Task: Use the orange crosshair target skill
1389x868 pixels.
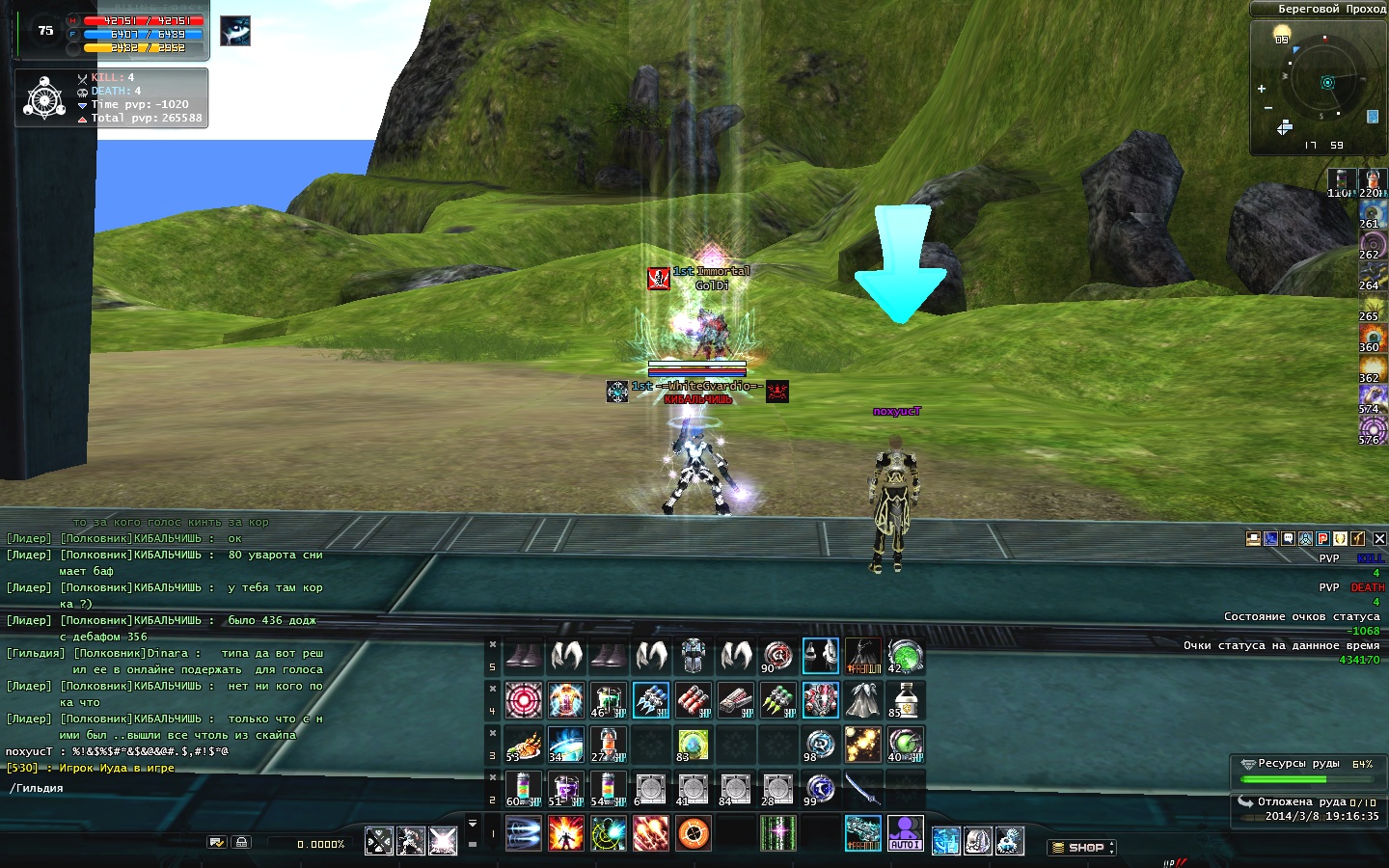Action: 693,833
